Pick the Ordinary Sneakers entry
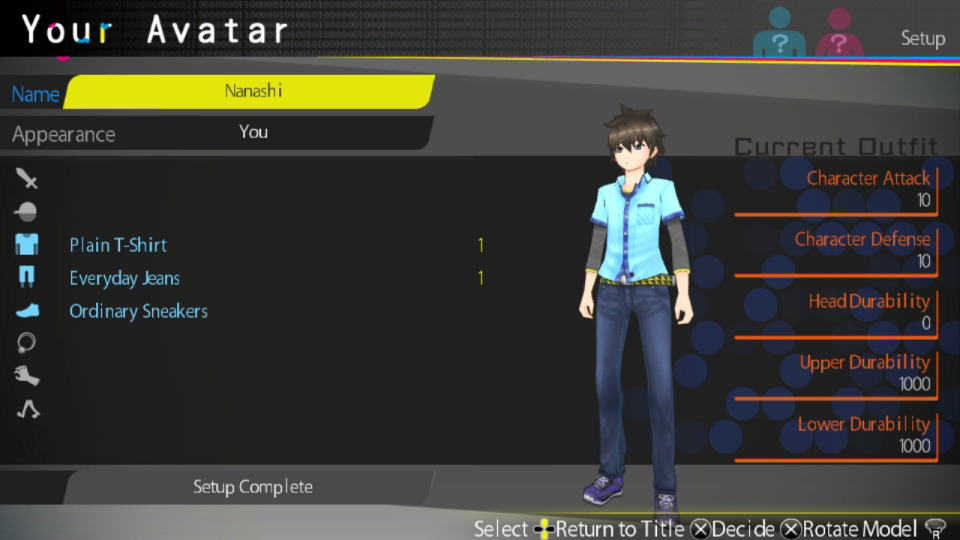The height and width of the screenshot is (540, 960). 138,311
